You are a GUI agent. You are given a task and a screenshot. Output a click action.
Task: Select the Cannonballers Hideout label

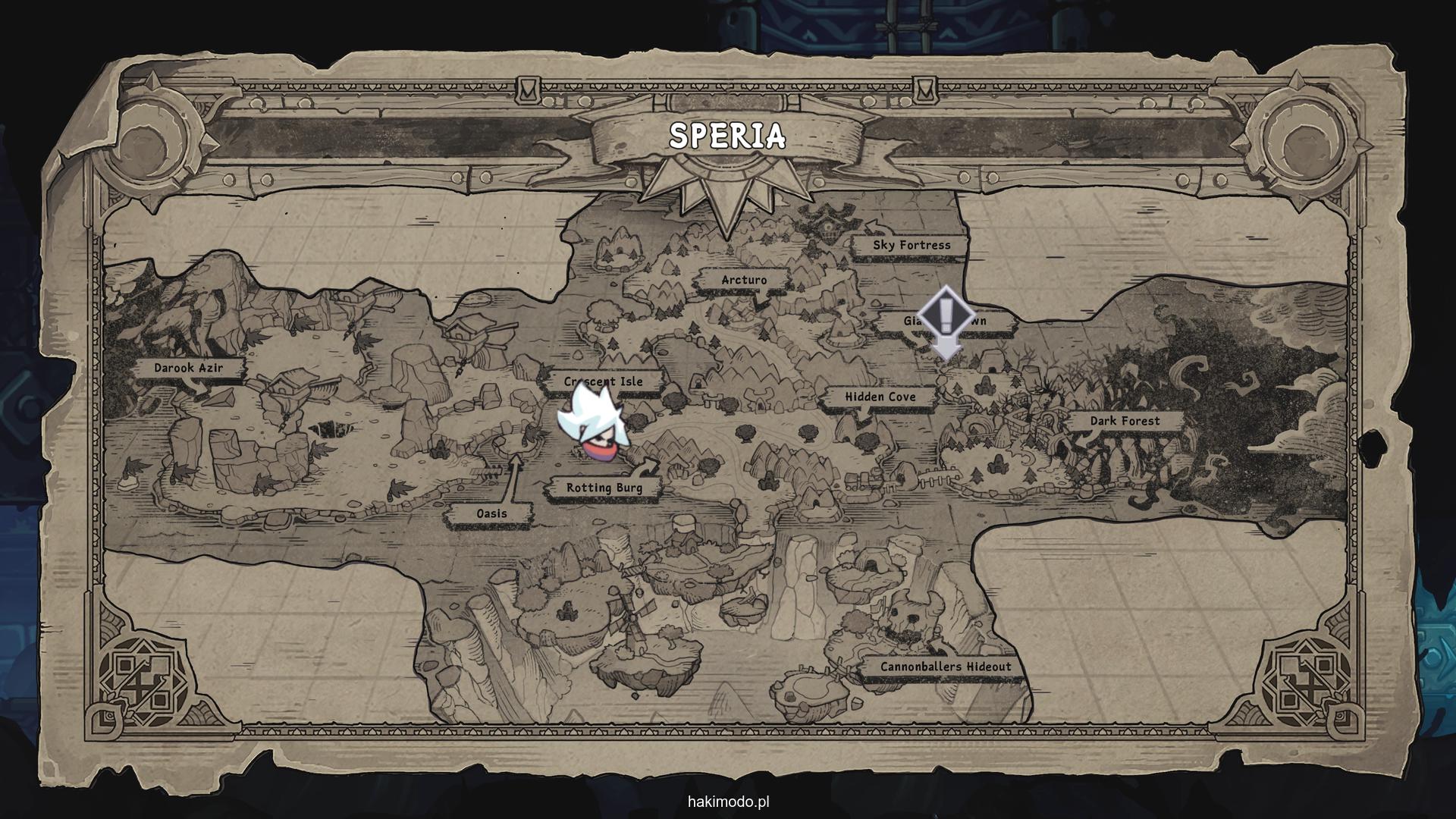945,667
